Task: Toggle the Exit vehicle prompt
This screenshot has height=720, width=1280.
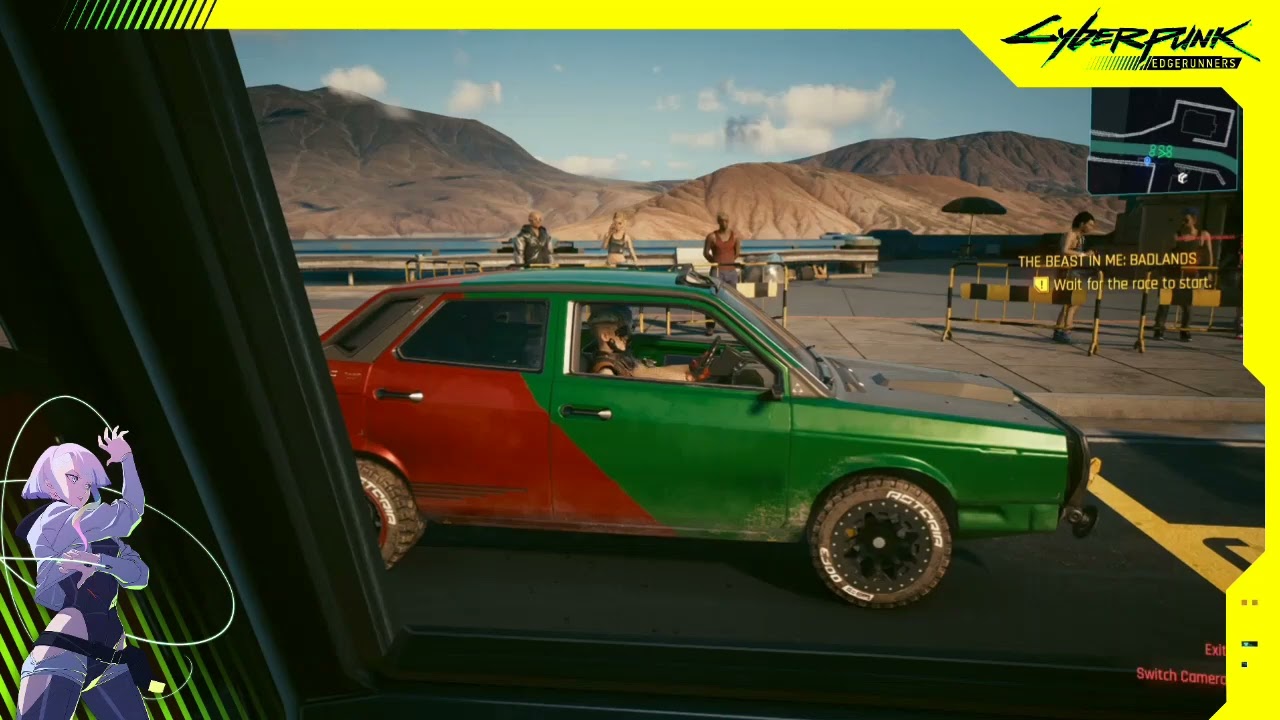Action: click(x=1215, y=650)
